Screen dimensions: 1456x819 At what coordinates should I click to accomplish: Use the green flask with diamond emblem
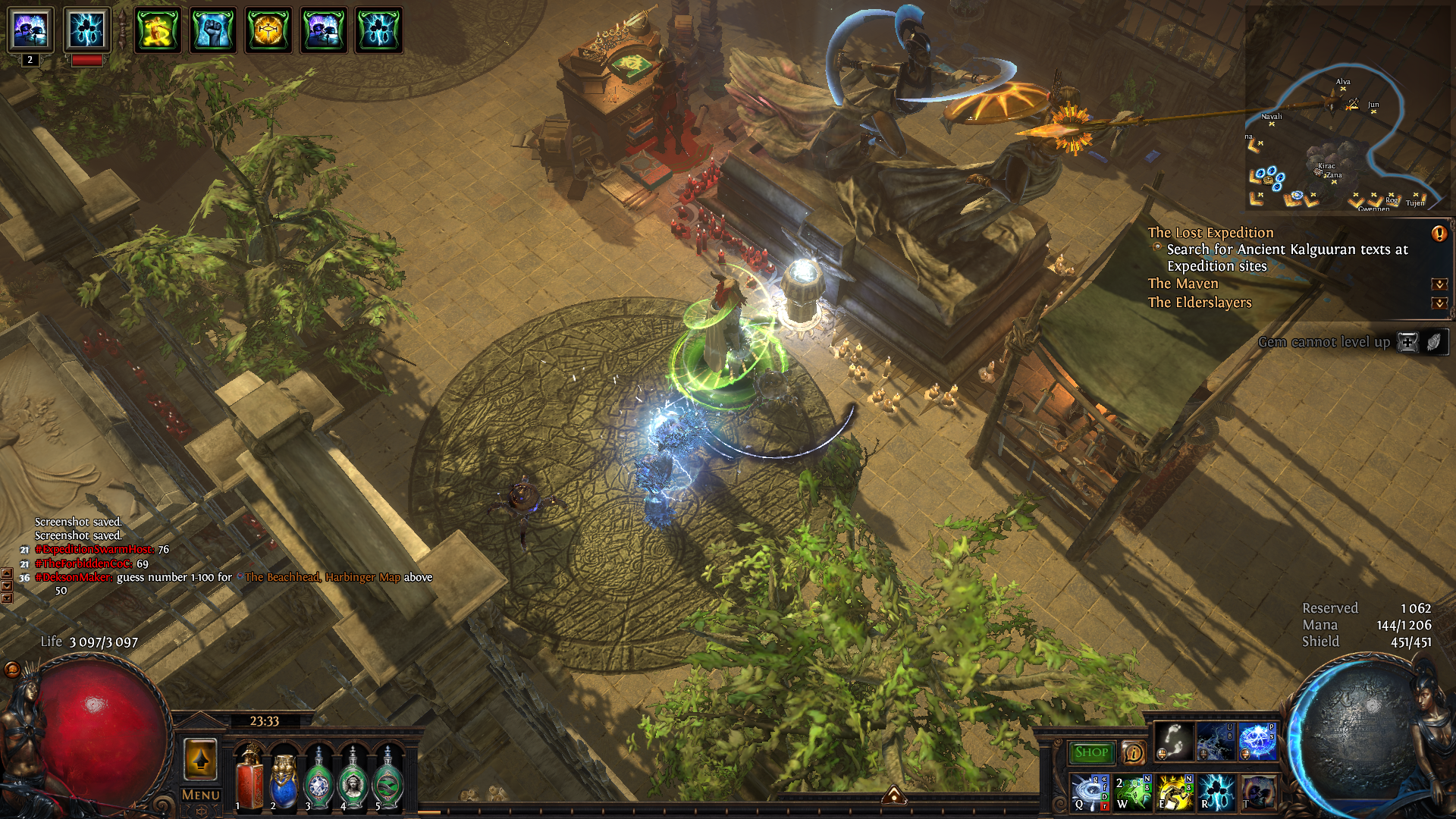pos(318,779)
